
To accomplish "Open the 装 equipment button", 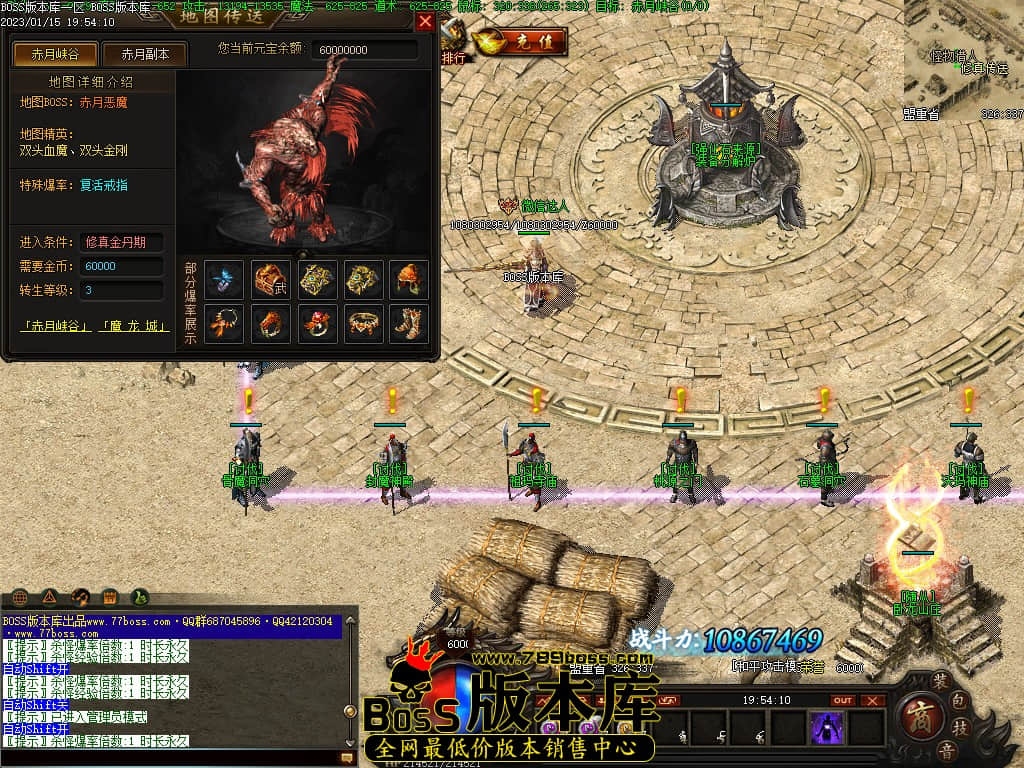I will 941,680.
